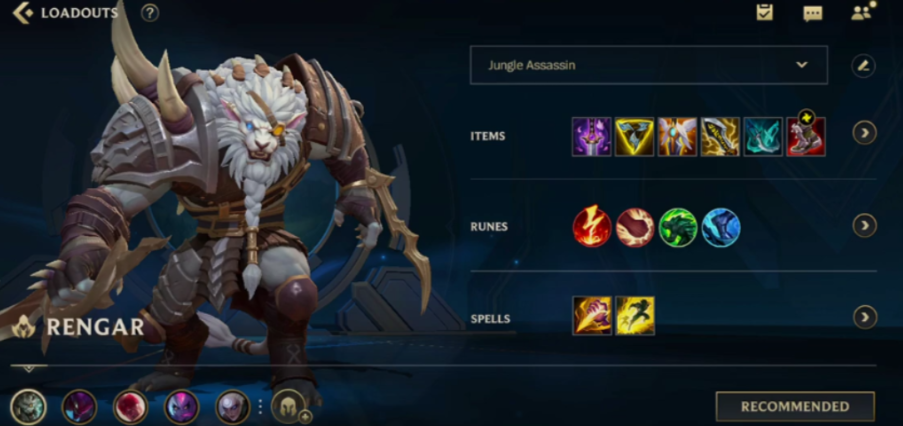Open the question mark help info
Screen dimensions: 903x426
tap(150, 13)
